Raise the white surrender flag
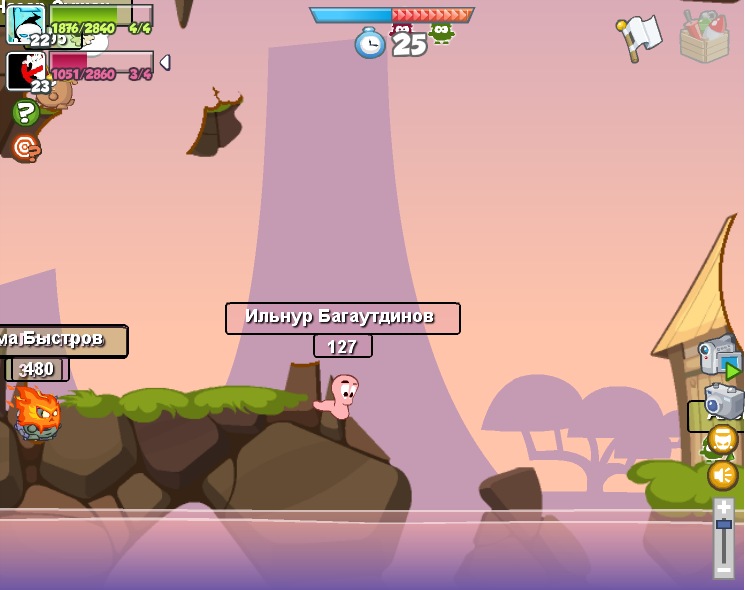Image resolution: width=745 pixels, height=590 pixels. click(639, 37)
